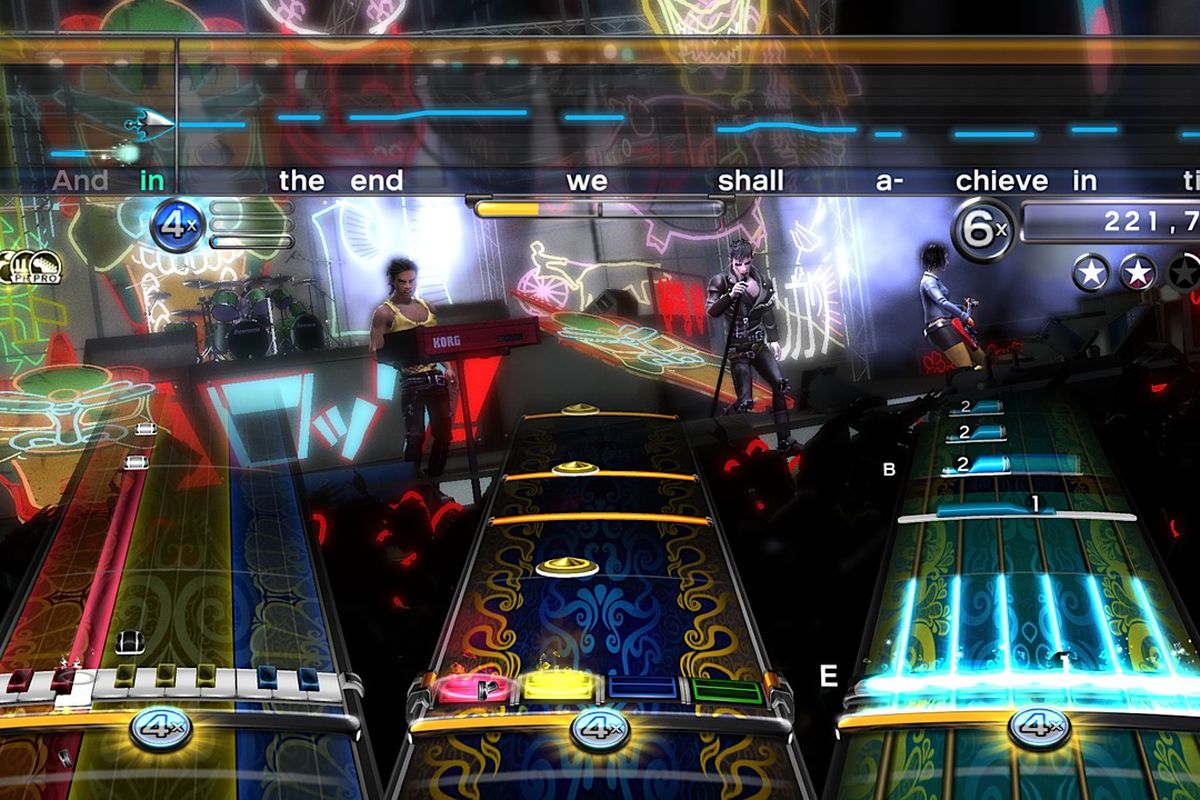Image resolution: width=1200 pixels, height=800 pixels.
Task: Hit the yellow drum pad target
Action: click(x=557, y=689)
